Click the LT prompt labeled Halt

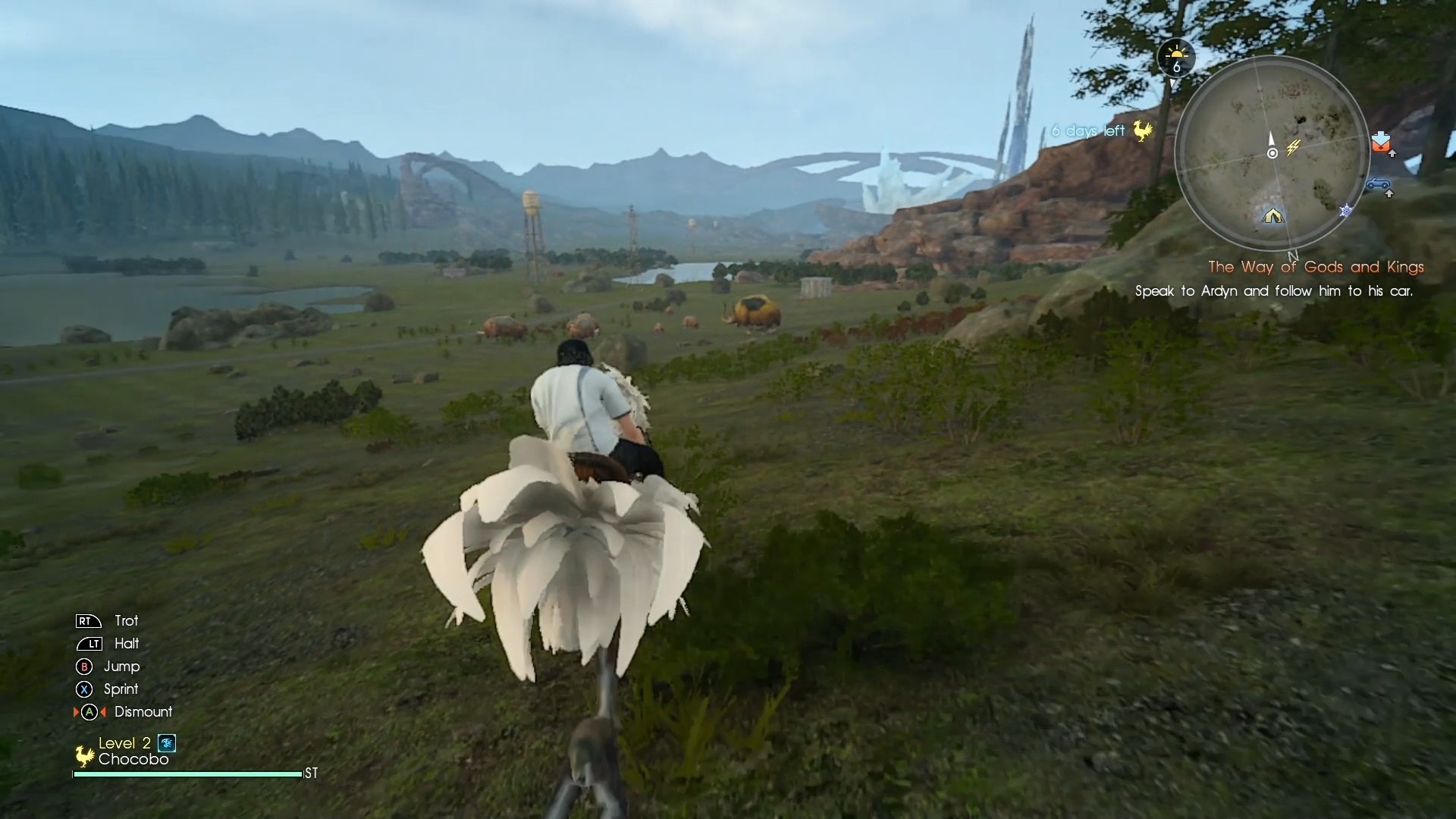click(x=91, y=644)
